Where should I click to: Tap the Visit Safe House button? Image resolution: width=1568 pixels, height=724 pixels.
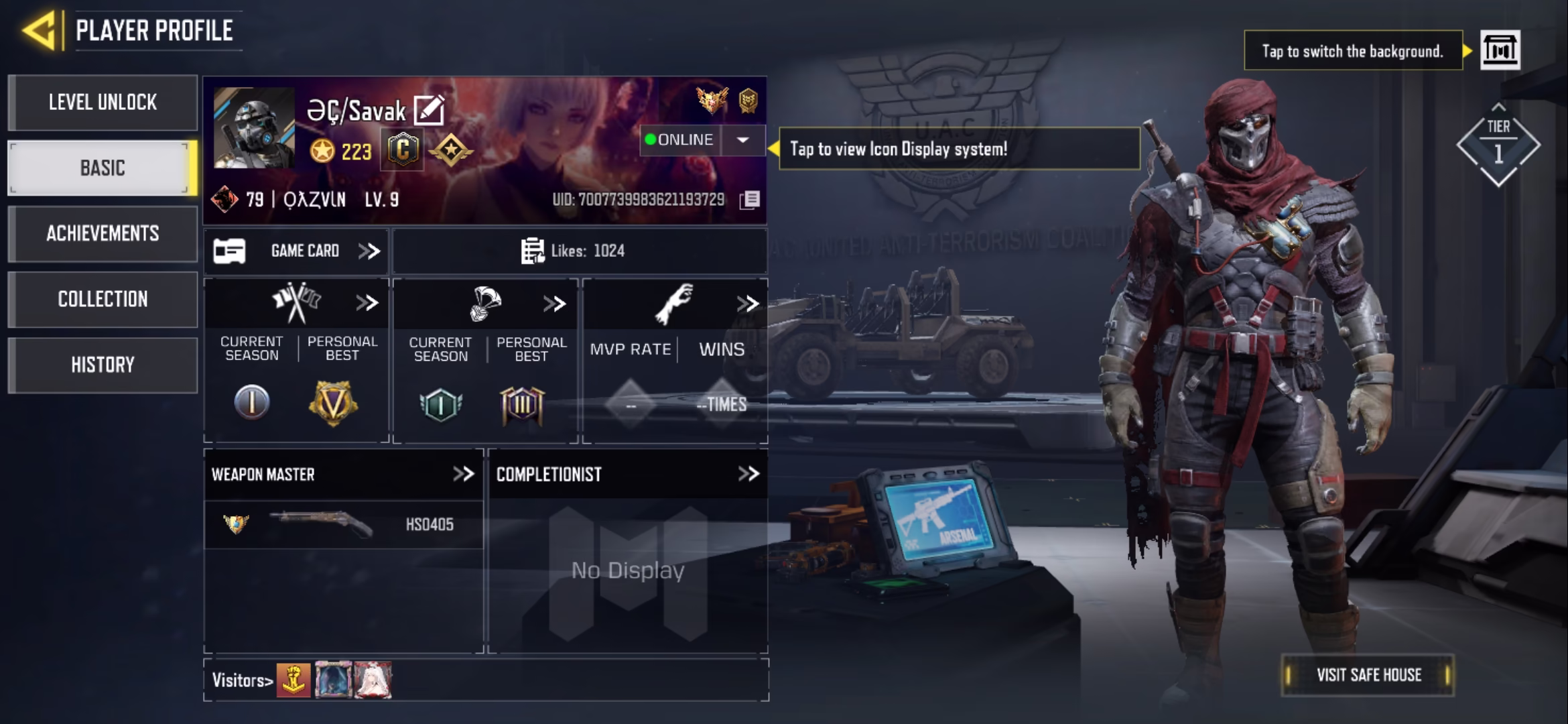tap(1368, 675)
